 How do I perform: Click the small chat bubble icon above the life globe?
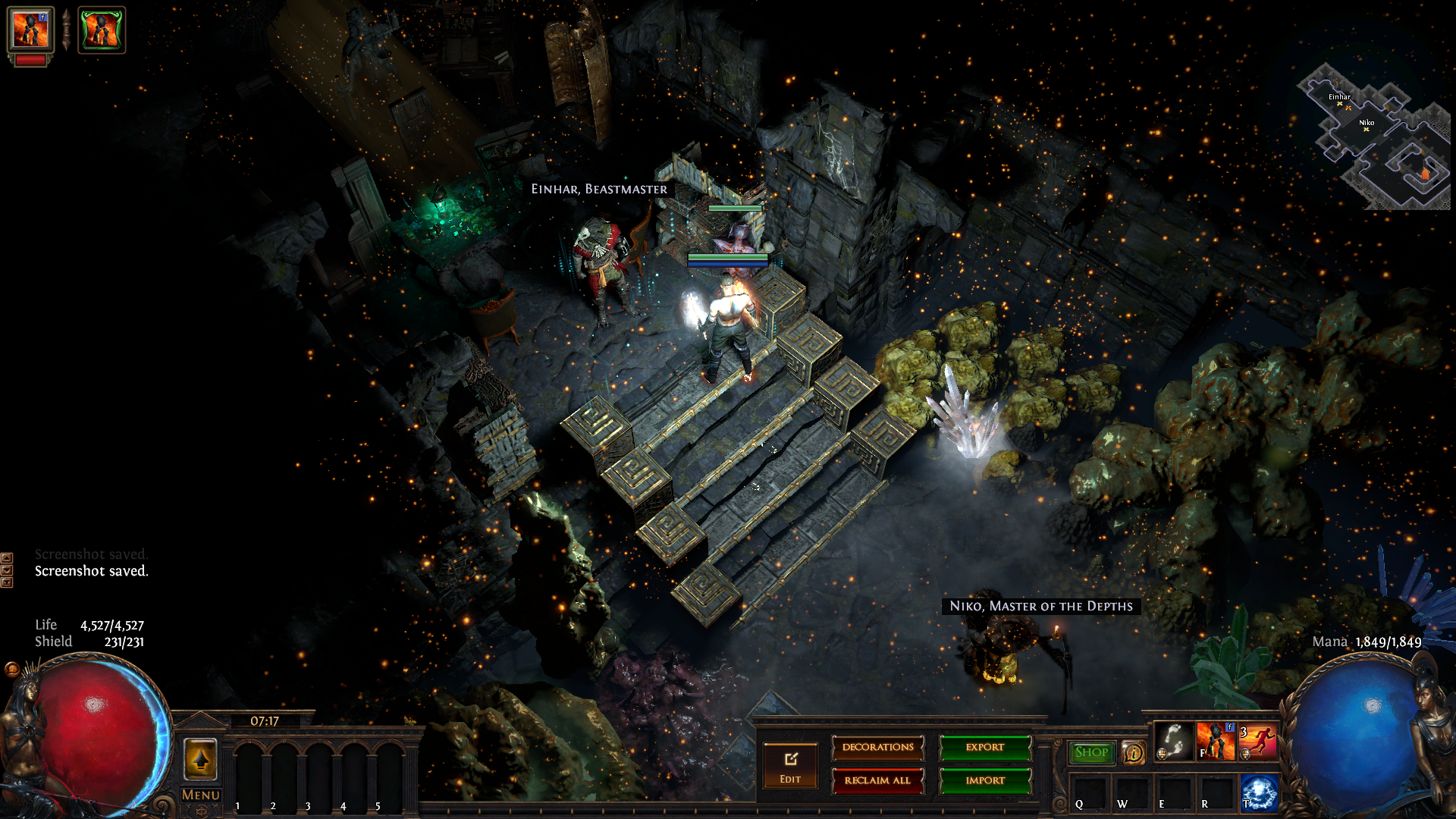tap(11, 669)
